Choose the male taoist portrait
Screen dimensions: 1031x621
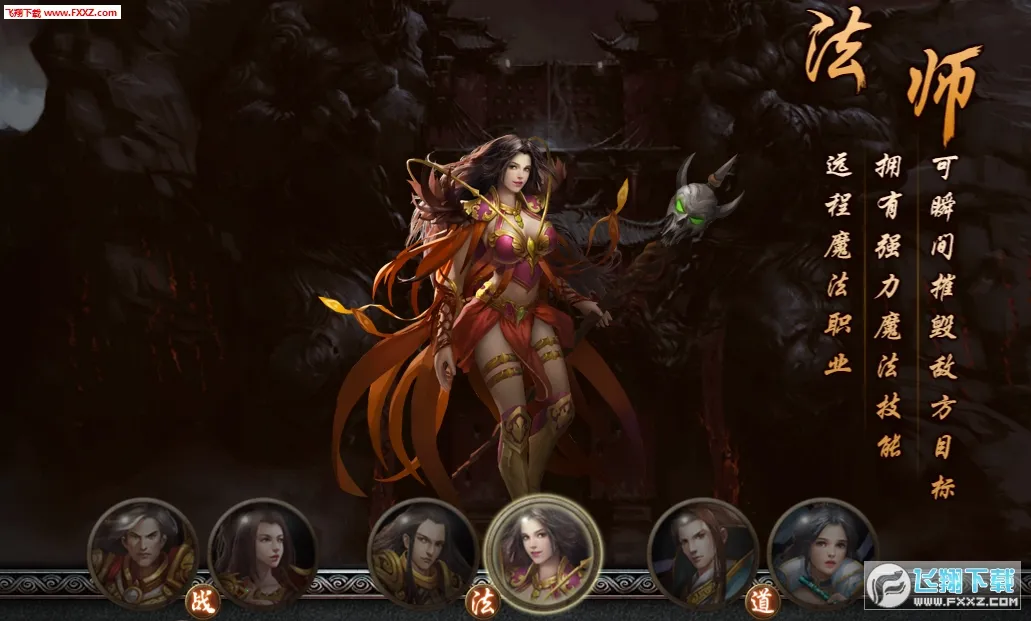pyautogui.click(x=702, y=553)
